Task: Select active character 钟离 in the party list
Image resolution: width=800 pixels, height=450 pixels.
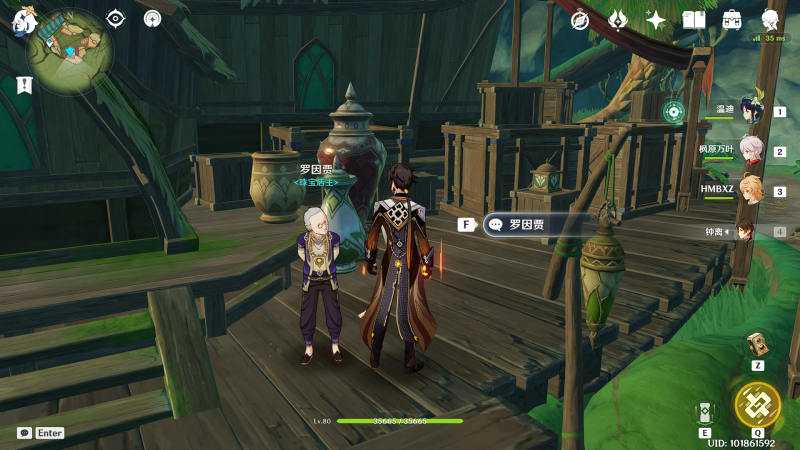Action: coord(747,231)
